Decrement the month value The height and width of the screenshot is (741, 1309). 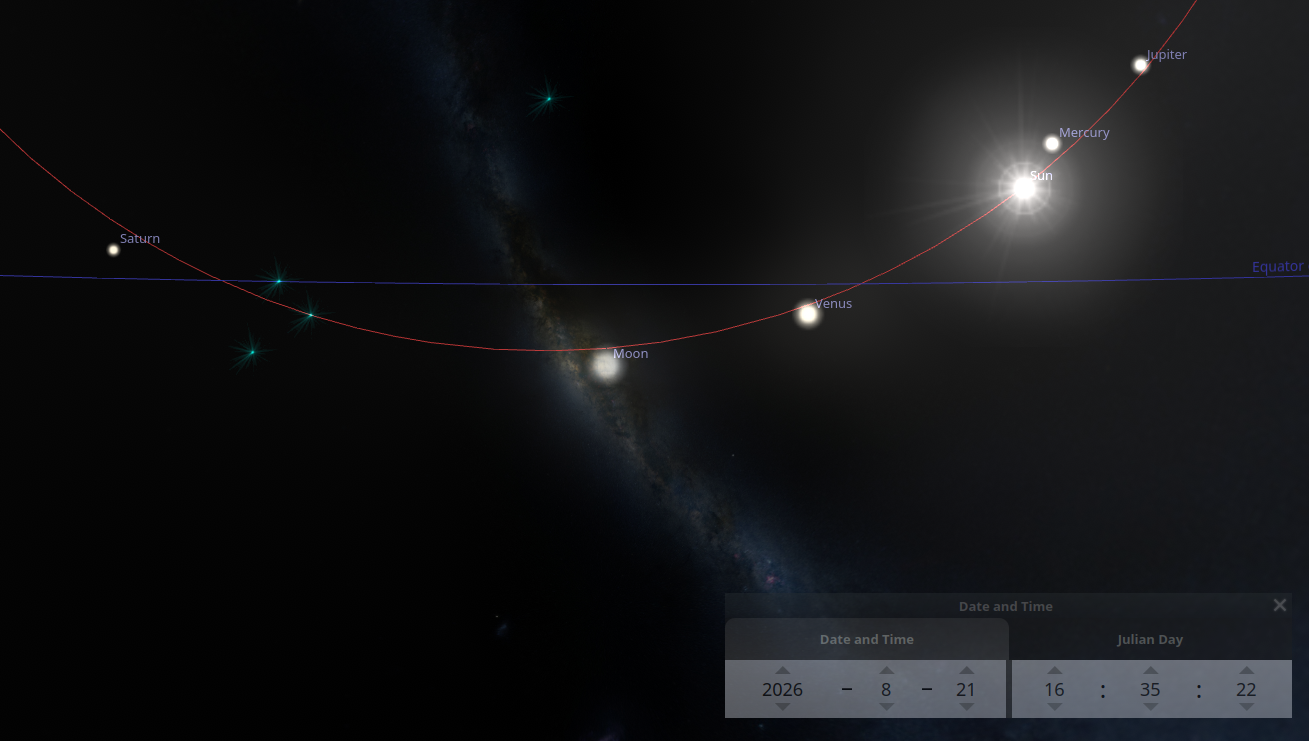[x=886, y=707]
